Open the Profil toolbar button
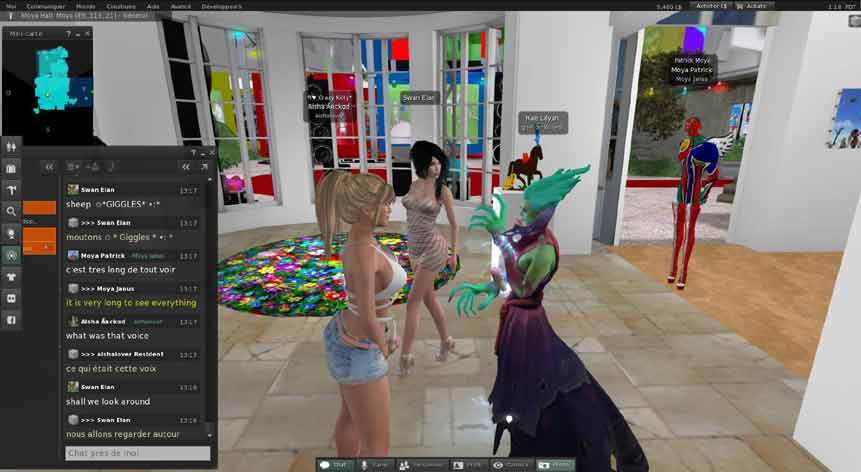This screenshot has height=472, width=861. [x=469, y=465]
